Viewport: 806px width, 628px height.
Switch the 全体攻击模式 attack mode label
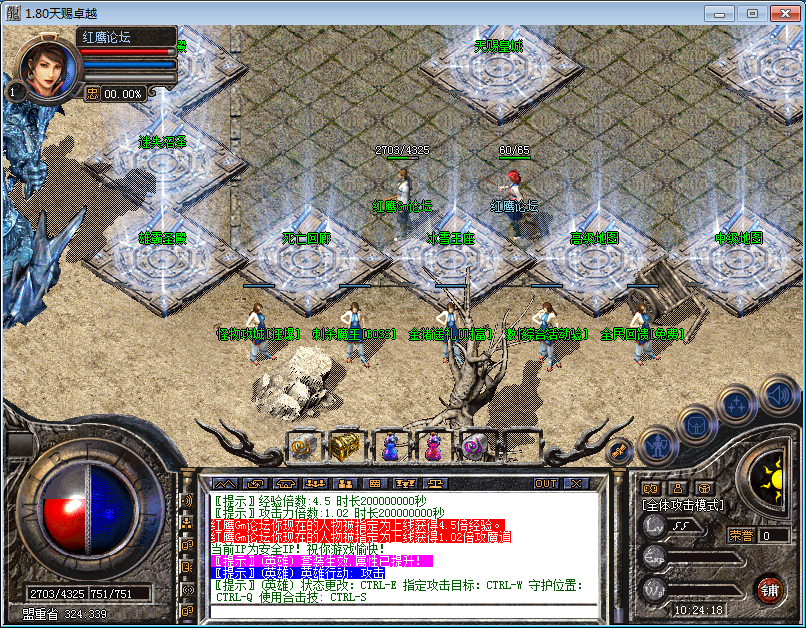(683, 506)
